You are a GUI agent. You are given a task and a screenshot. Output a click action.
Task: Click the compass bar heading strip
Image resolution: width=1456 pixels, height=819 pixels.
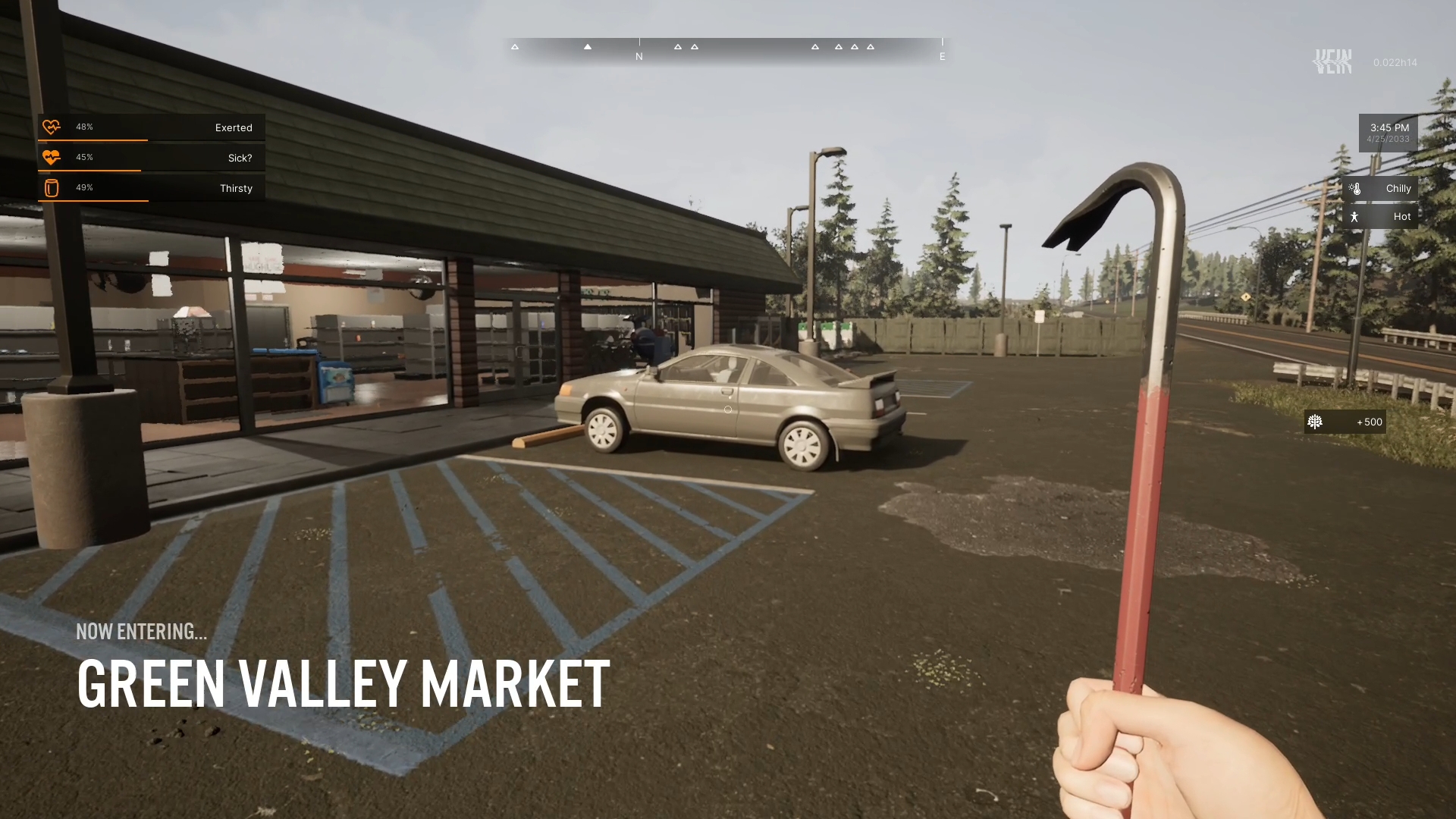pyautogui.click(x=726, y=49)
